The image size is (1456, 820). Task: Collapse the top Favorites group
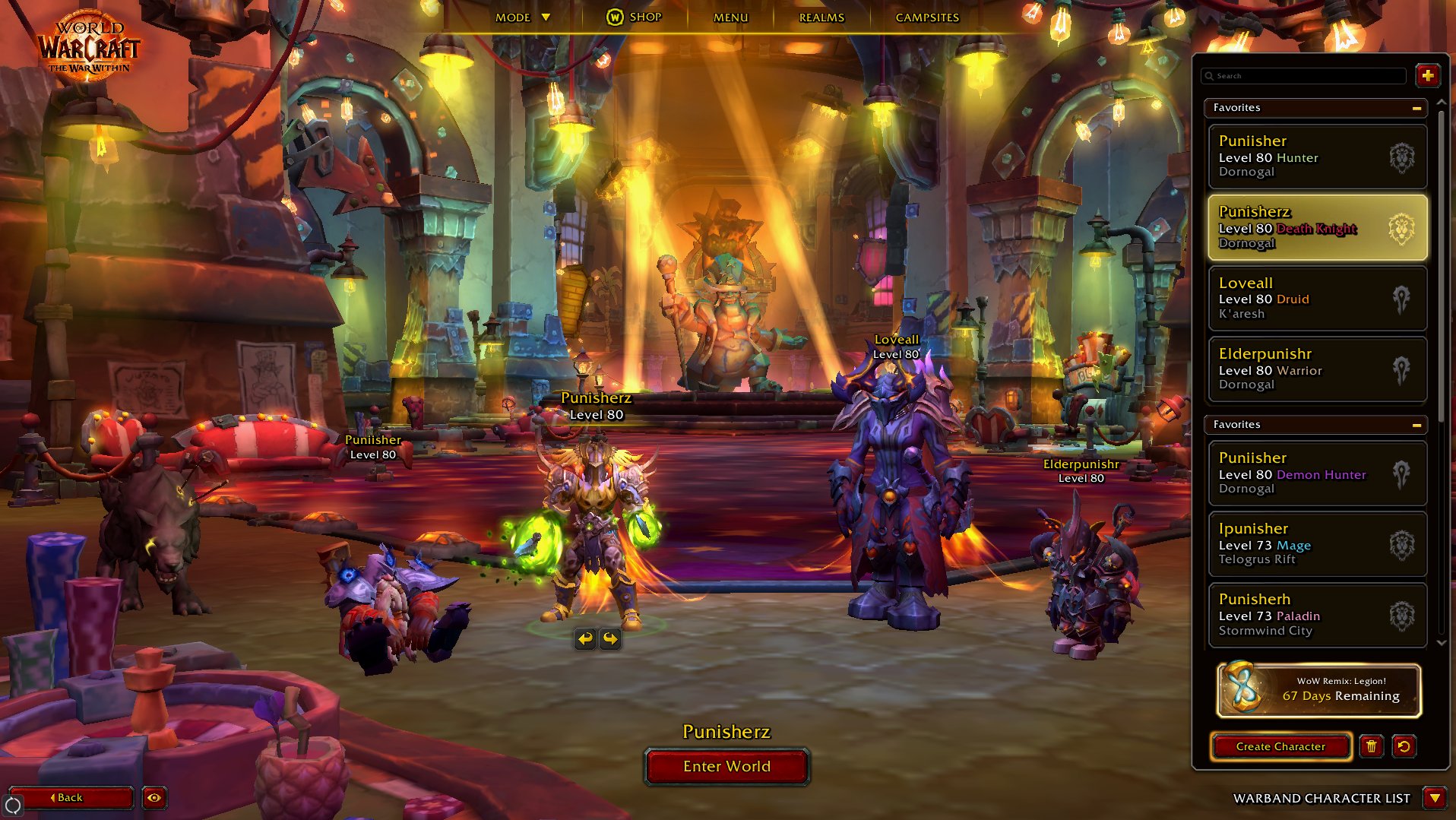(x=1416, y=109)
